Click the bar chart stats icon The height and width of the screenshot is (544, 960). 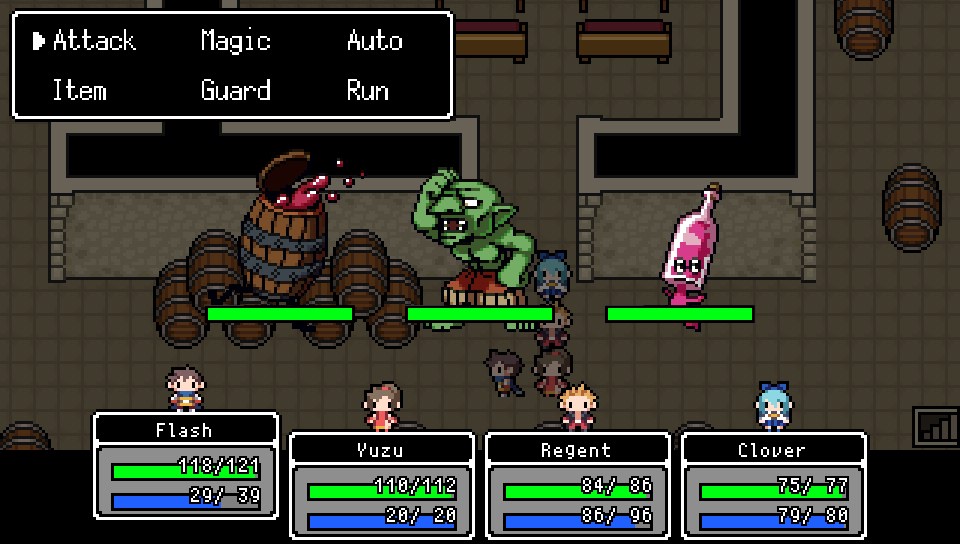point(936,426)
